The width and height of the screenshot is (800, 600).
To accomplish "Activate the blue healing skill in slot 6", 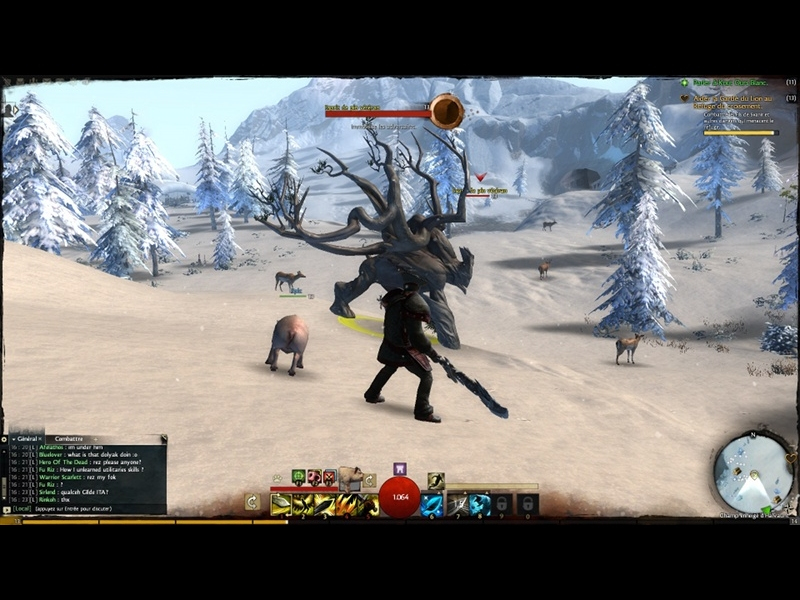I will point(432,505).
